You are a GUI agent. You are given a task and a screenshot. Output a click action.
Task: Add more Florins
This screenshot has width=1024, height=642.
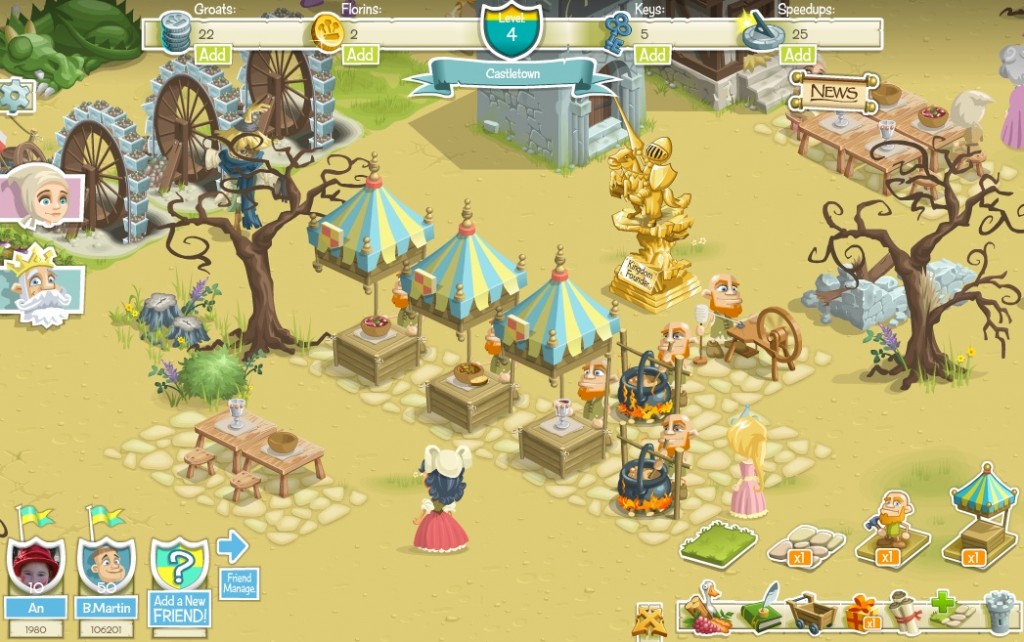pyautogui.click(x=360, y=55)
